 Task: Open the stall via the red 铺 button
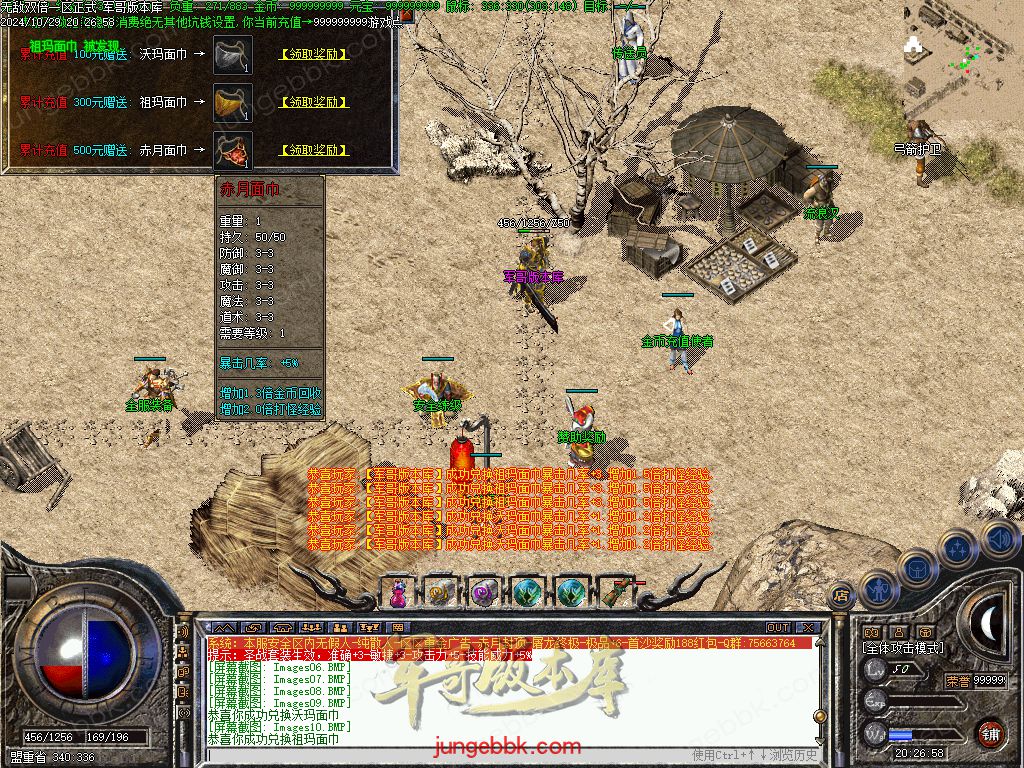point(989,733)
